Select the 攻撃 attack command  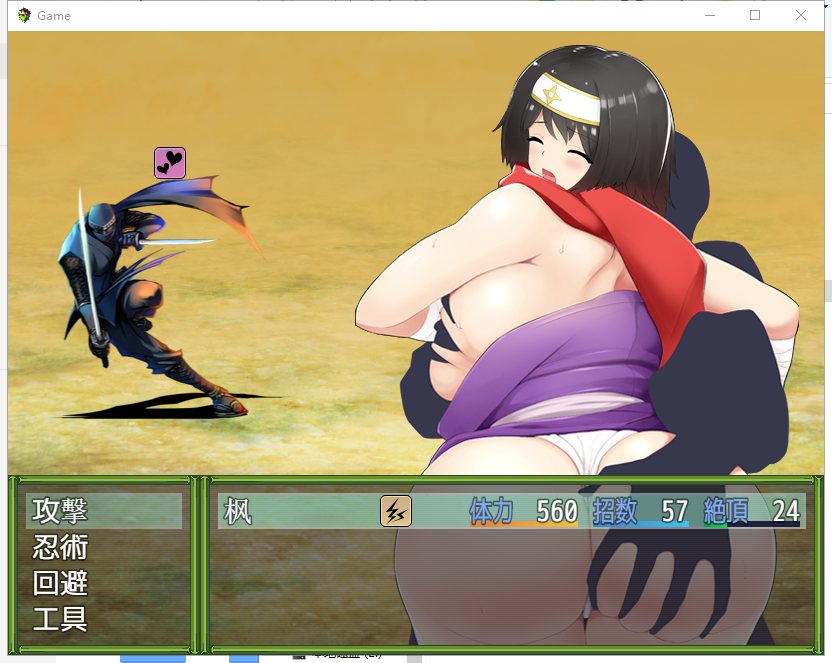60,511
